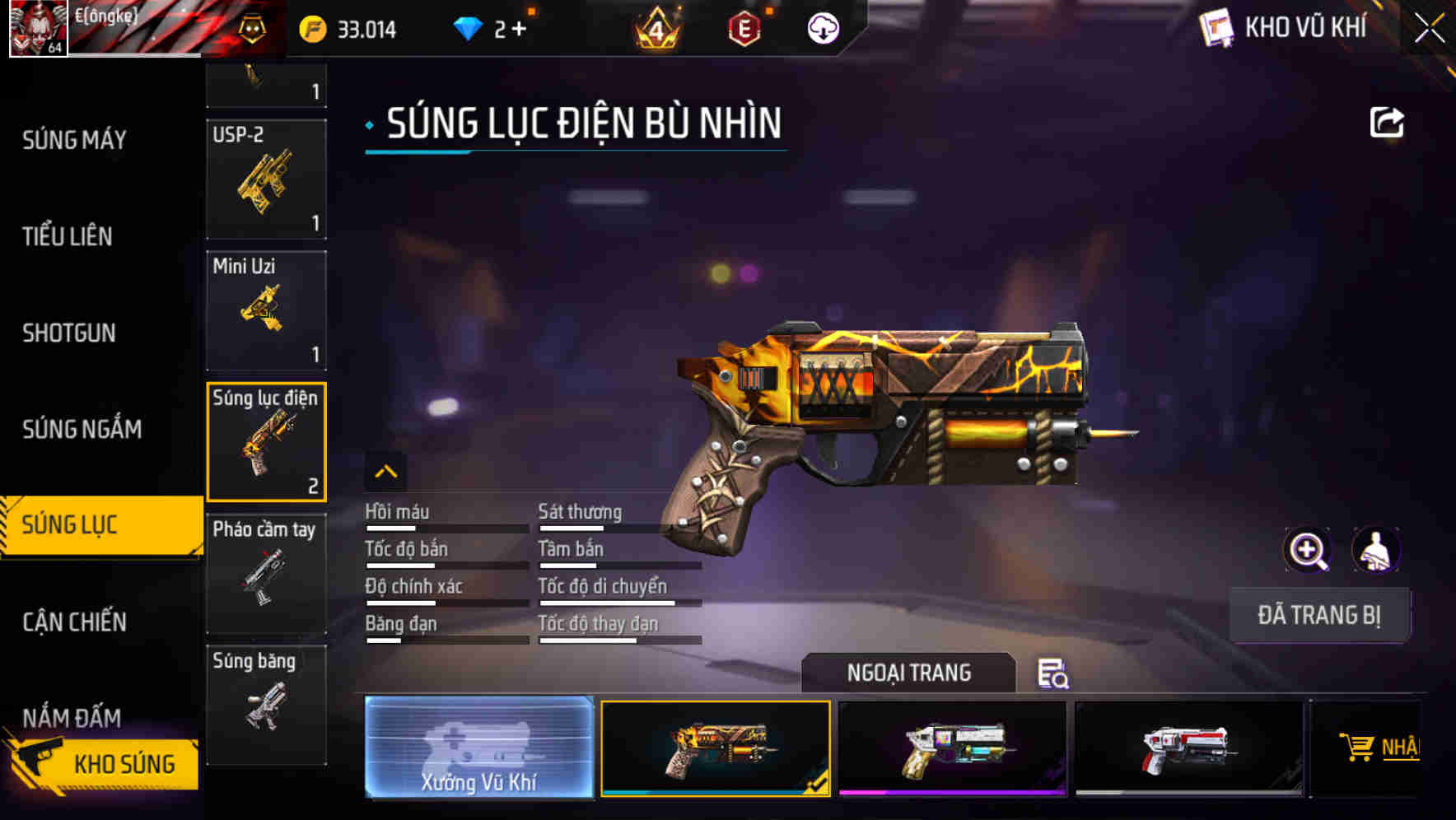Click the magnifier zoom-in weapon preview icon
The height and width of the screenshot is (820, 1456).
click(1308, 550)
